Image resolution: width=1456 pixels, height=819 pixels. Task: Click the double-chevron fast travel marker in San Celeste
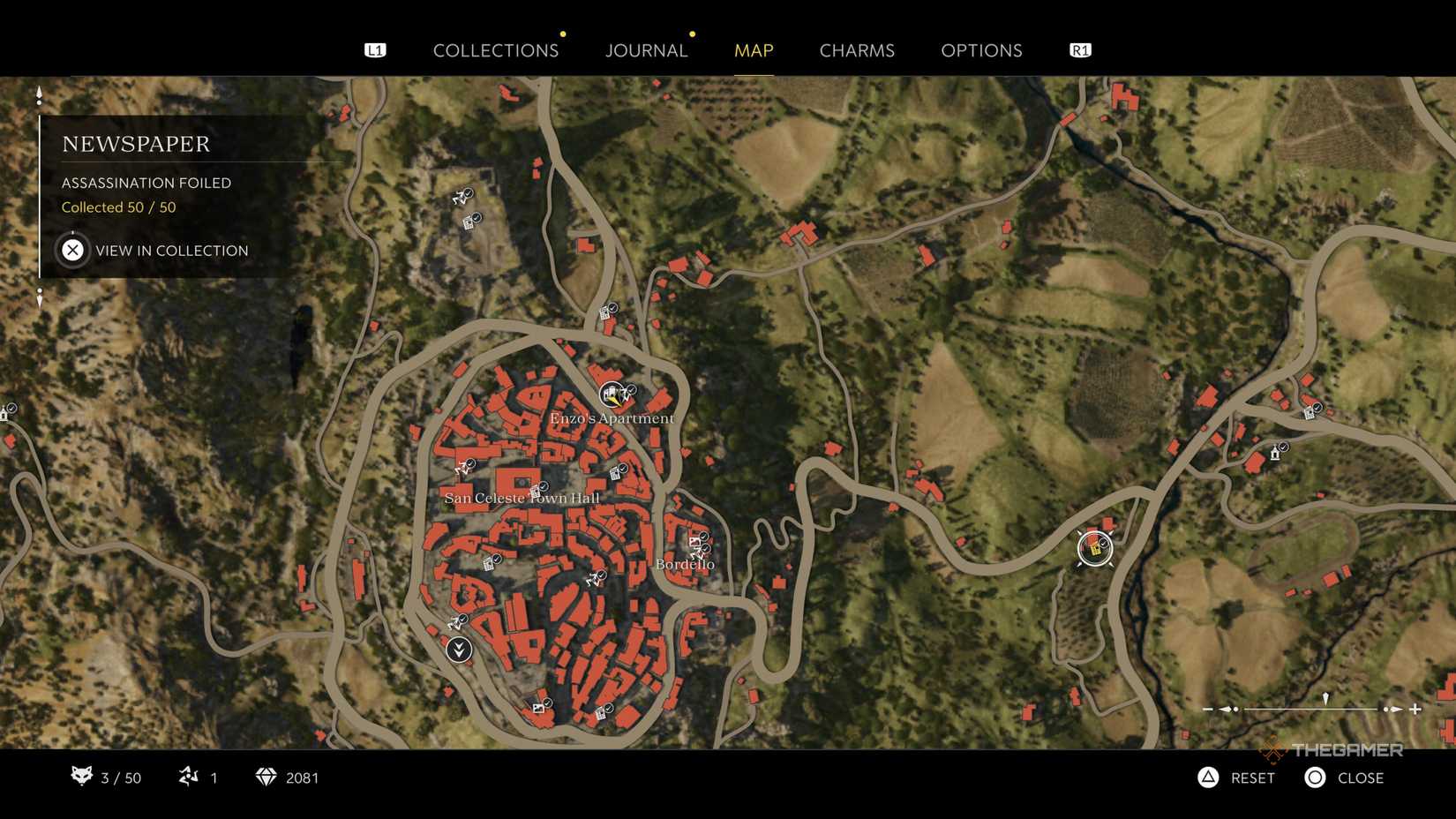[460, 649]
